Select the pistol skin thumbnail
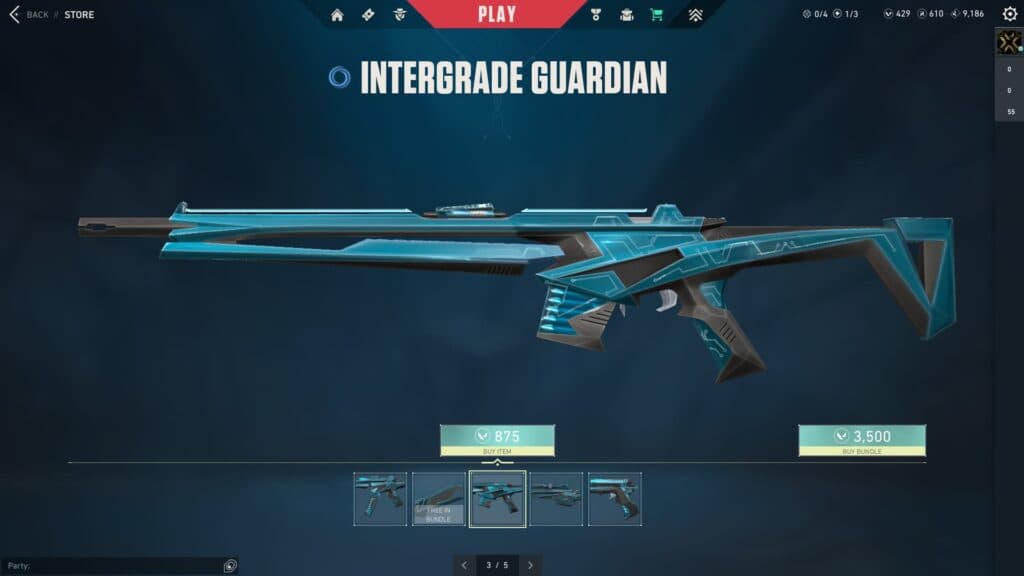Viewport: 1024px width, 576px height. [615, 499]
